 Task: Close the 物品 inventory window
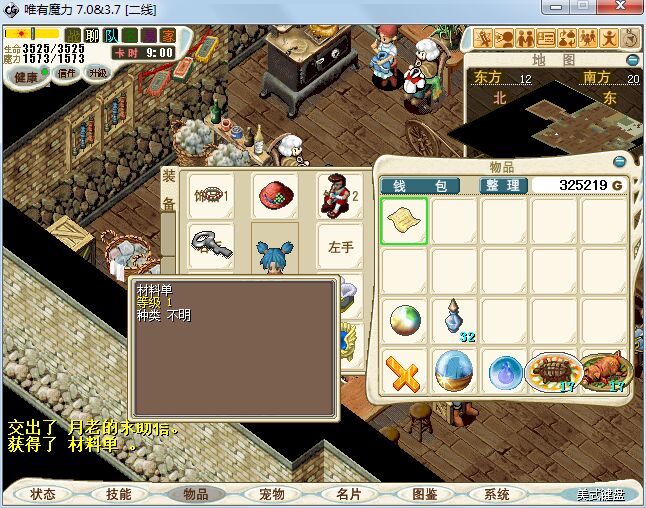tap(620, 161)
